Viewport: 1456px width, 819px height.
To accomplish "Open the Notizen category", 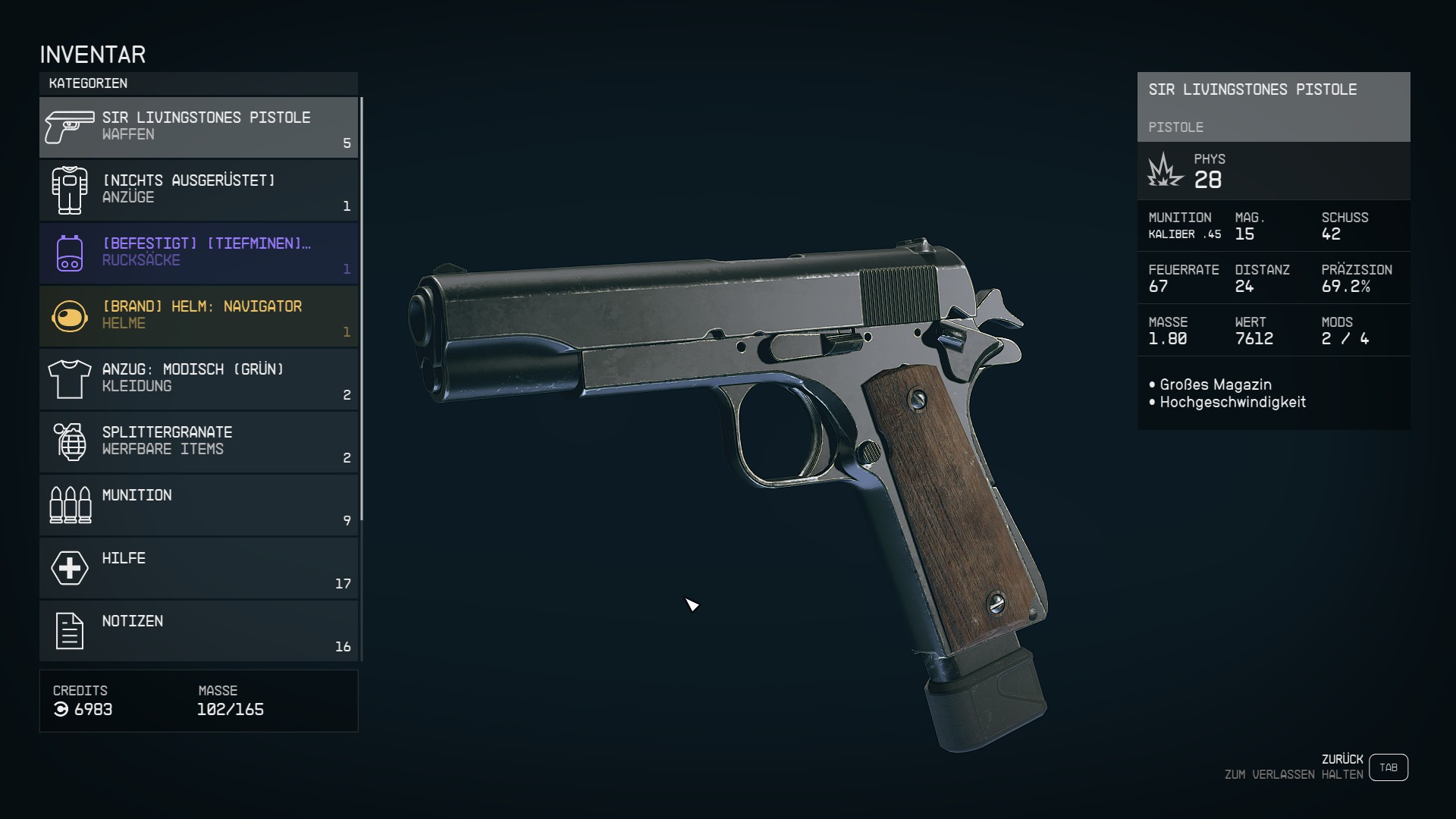I will coord(199,631).
